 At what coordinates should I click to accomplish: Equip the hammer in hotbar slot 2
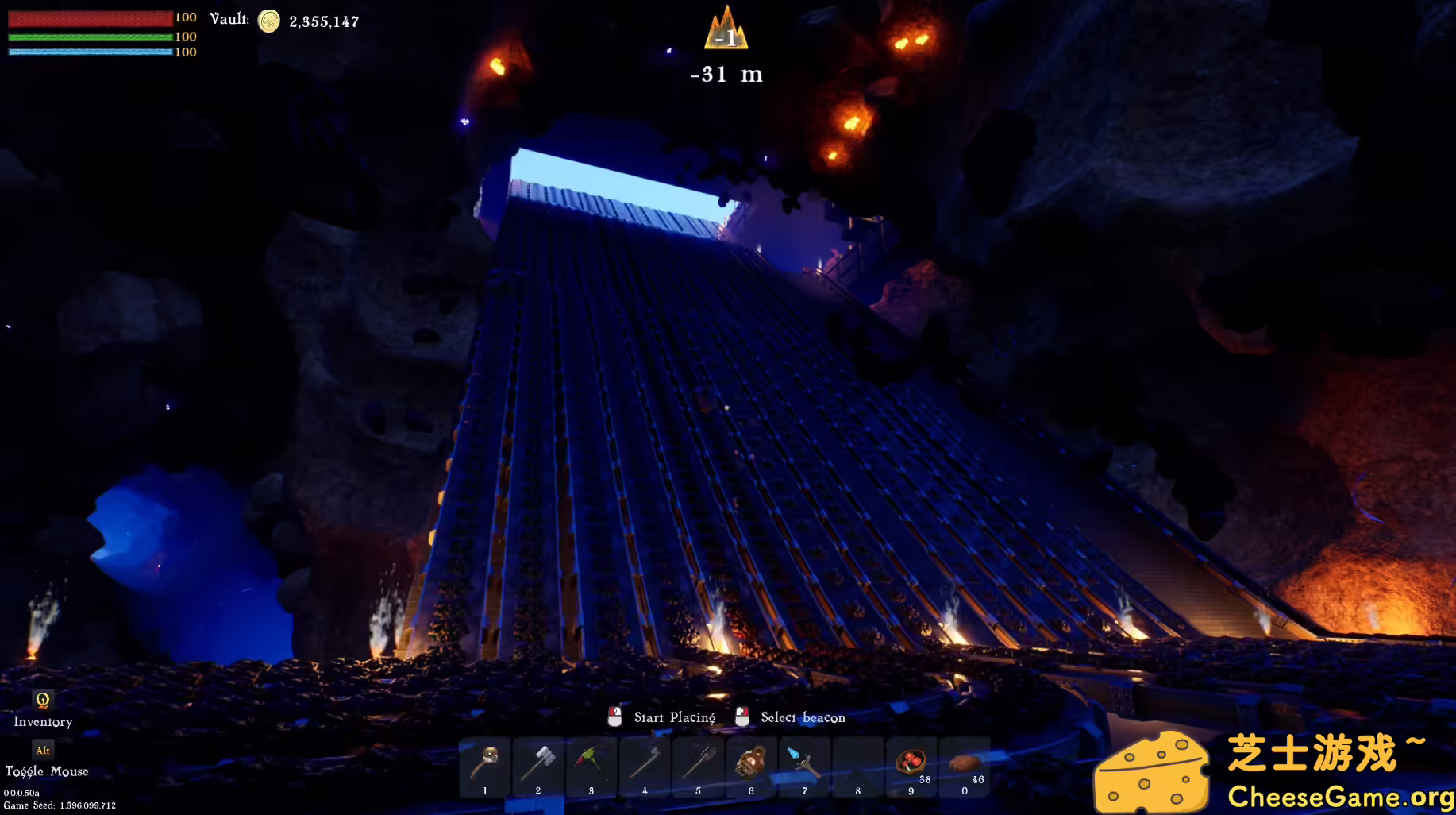pos(538,763)
